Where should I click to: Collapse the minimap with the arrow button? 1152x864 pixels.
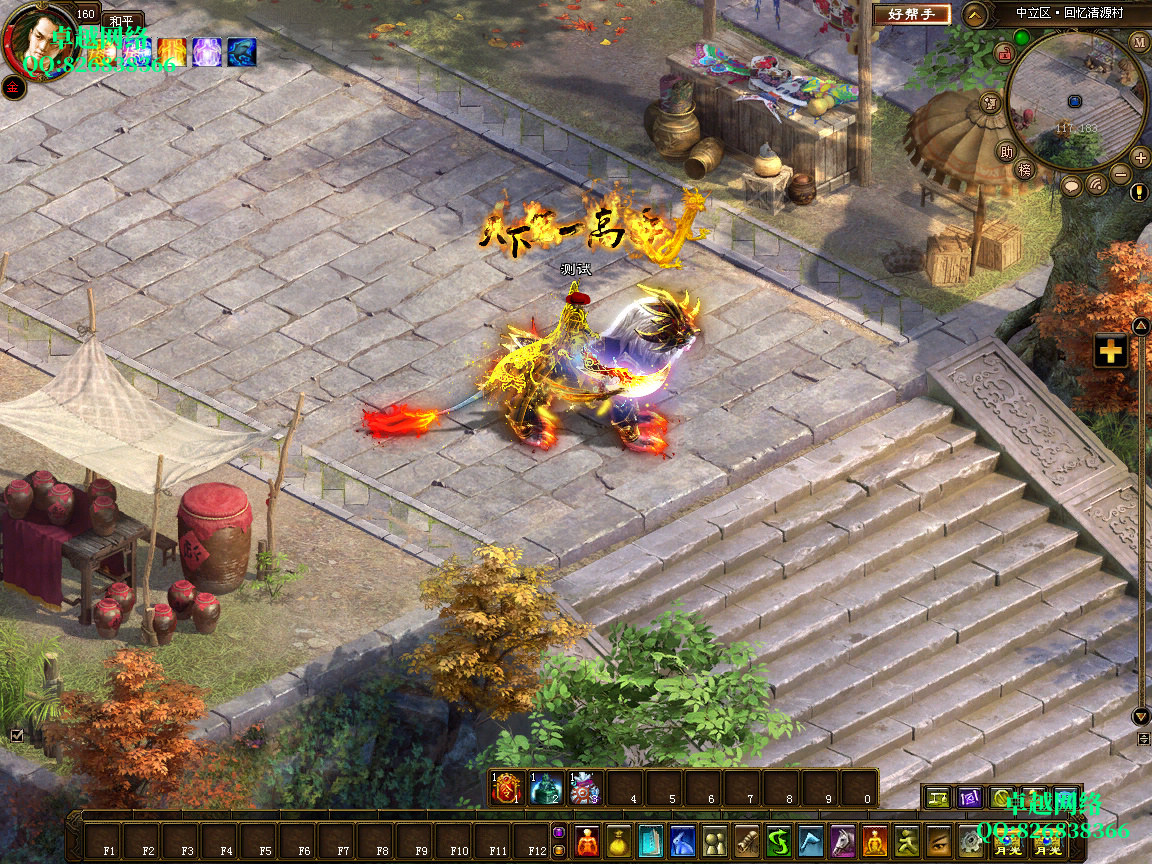tap(975, 14)
